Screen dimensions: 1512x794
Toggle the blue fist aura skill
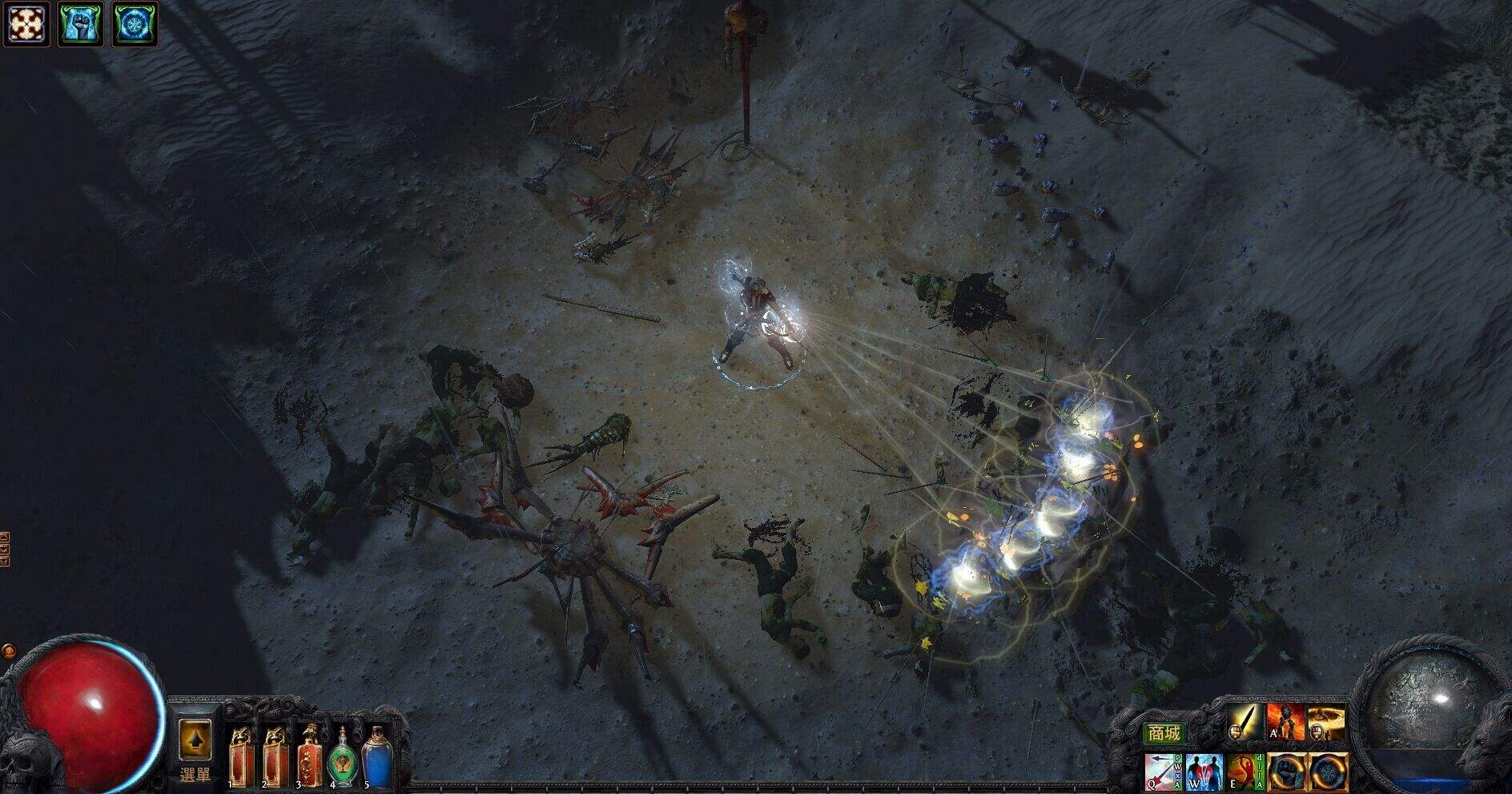(x=1286, y=772)
